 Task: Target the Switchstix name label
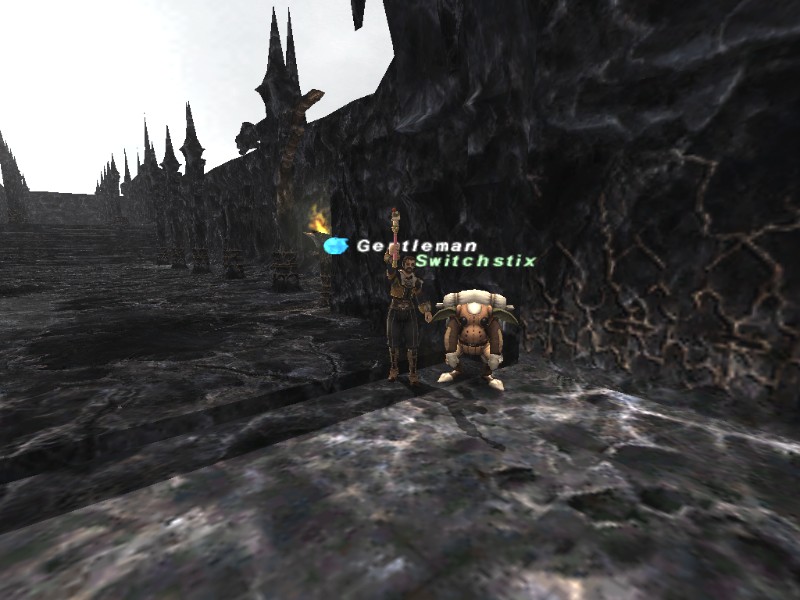tap(476, 261)
